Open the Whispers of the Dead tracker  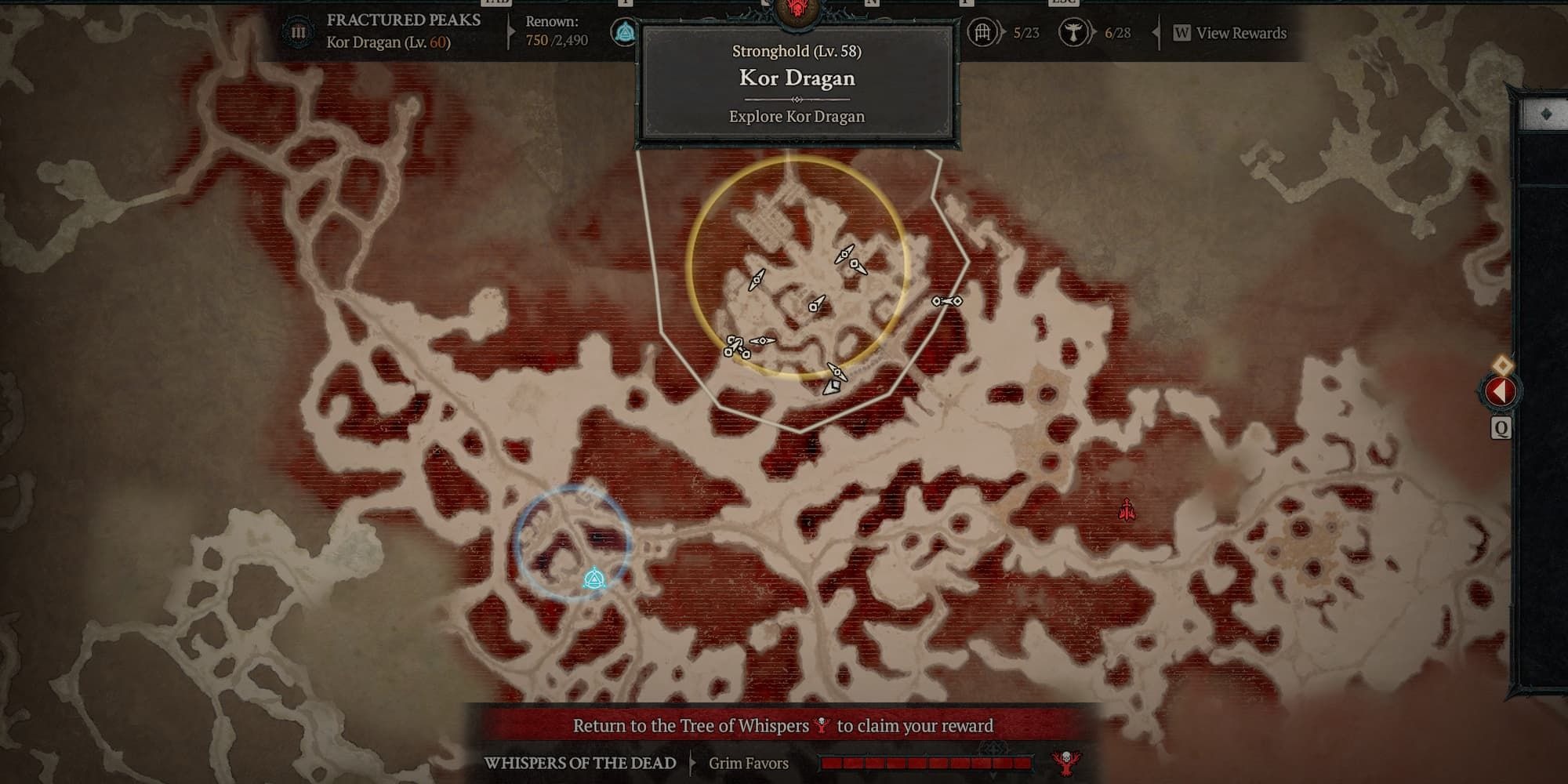(580, 763)
